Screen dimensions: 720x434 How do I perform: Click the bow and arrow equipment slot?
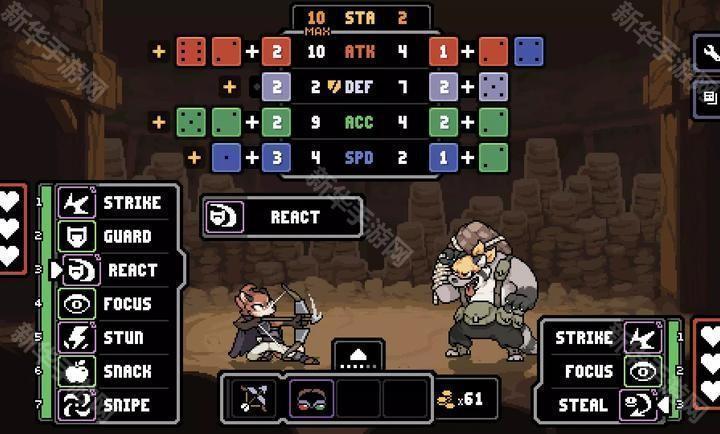pos(252,399)
